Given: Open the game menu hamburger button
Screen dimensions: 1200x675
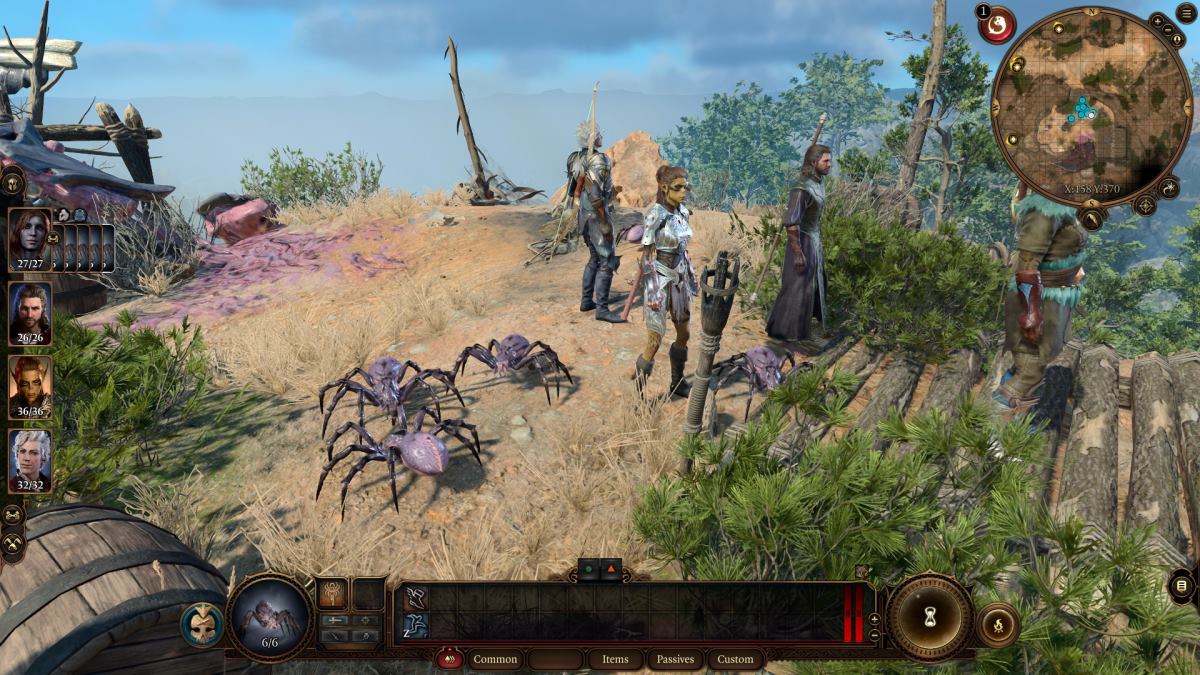Looking at the screenshot, I should point(1187,13).
